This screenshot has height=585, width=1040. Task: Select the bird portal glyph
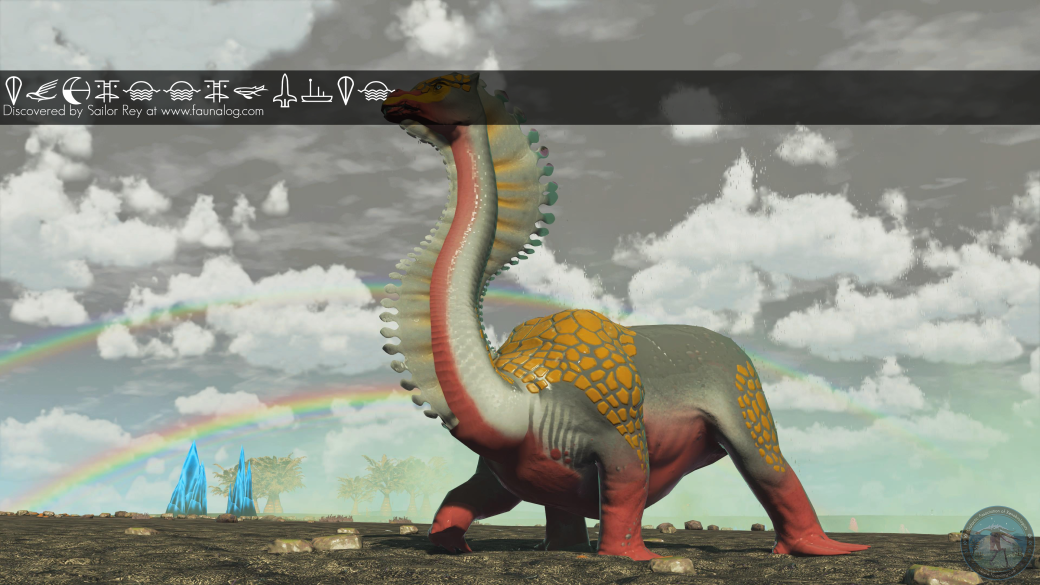point(42,91)
